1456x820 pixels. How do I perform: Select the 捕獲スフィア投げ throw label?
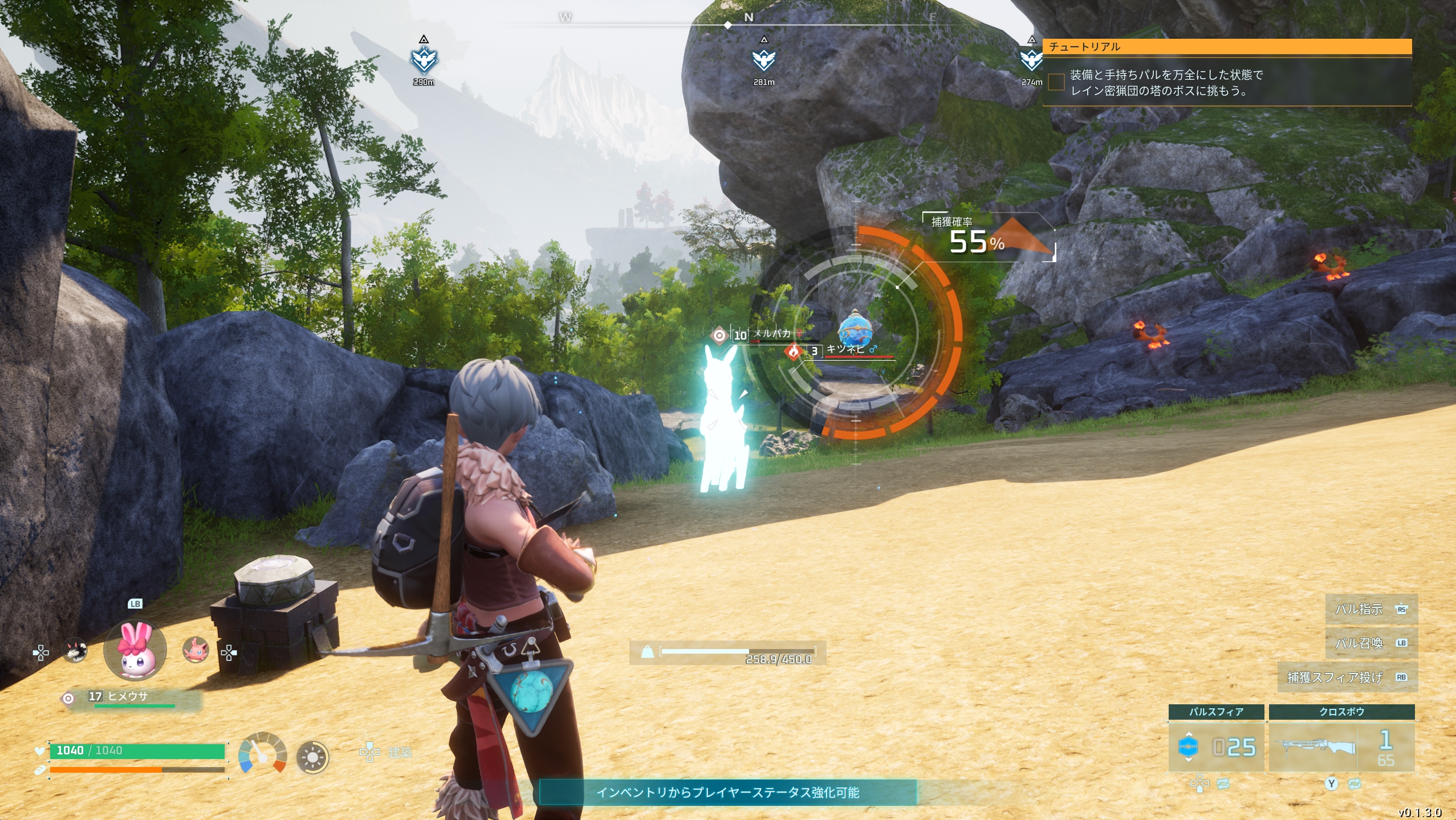point(1347,677)
